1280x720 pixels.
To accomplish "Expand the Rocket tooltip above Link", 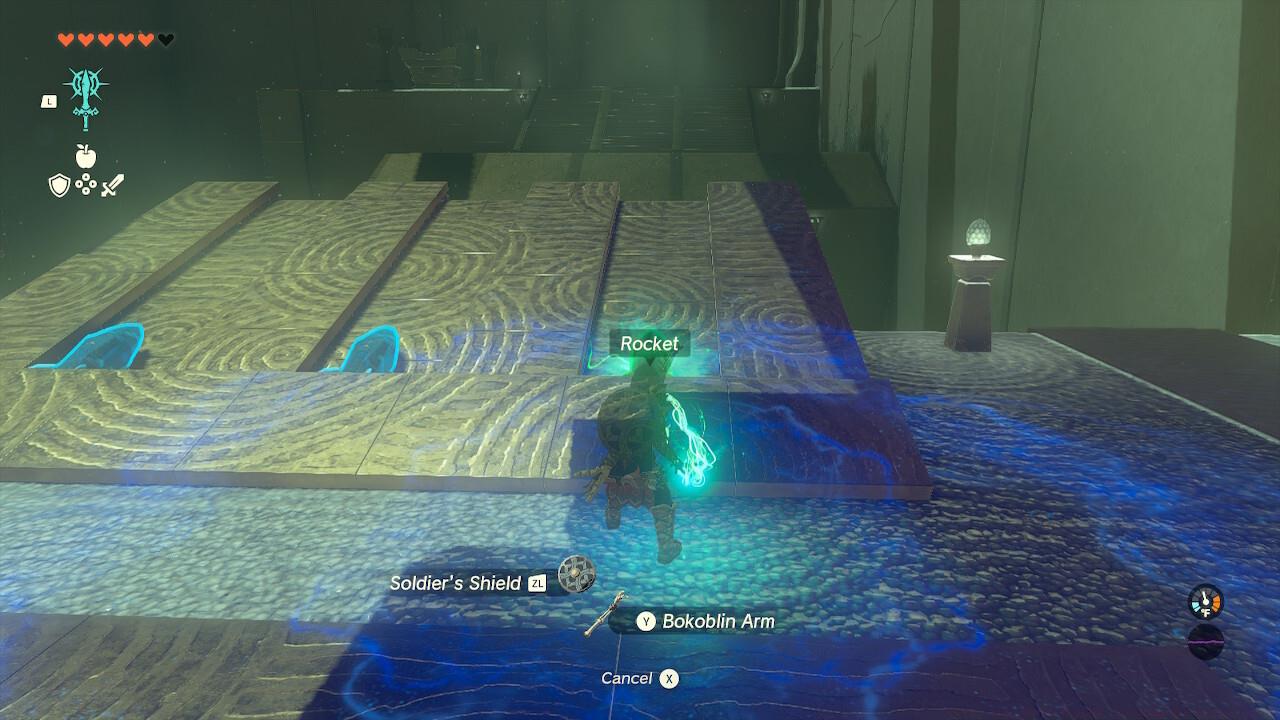I will [650, 343].
